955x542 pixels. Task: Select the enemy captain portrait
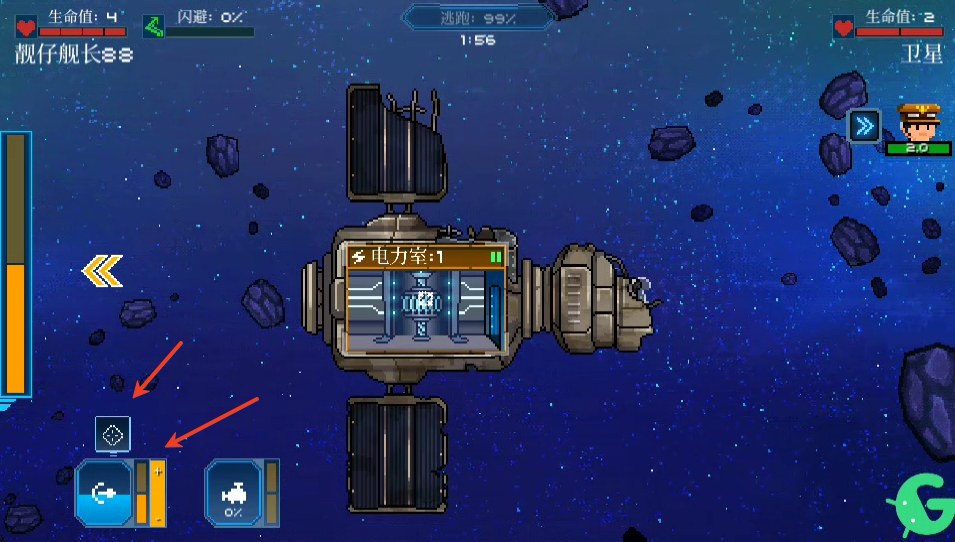point(916,123)
